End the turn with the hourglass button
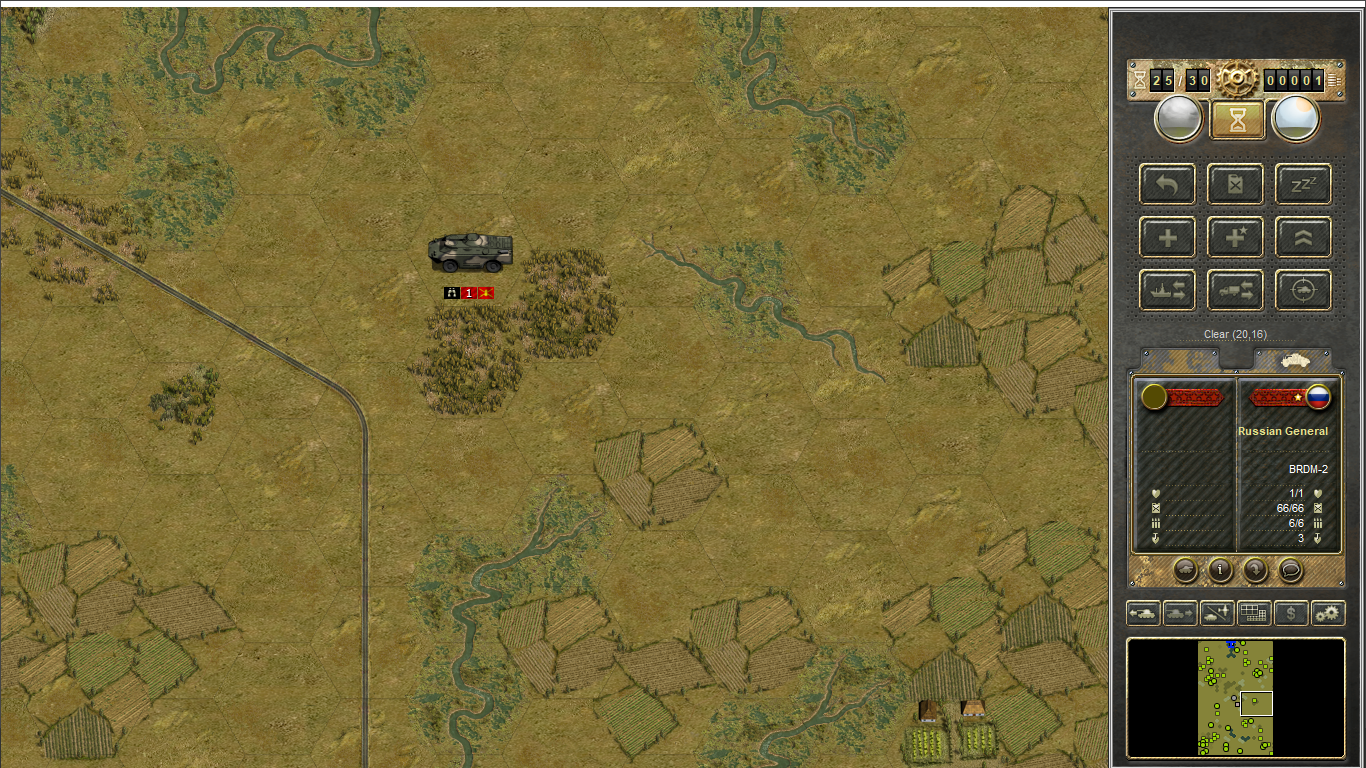The height and width of the screenshot is (768, 1366). pyautogui.click(x=1237, y=120)
